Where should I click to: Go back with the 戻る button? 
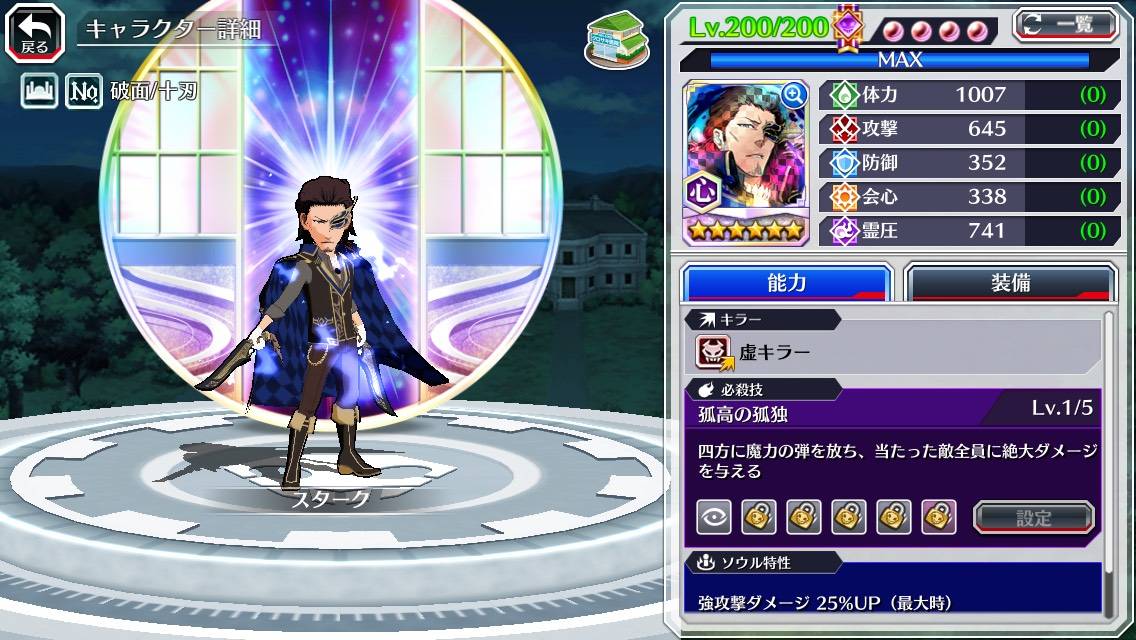click(x=35, y=31)
